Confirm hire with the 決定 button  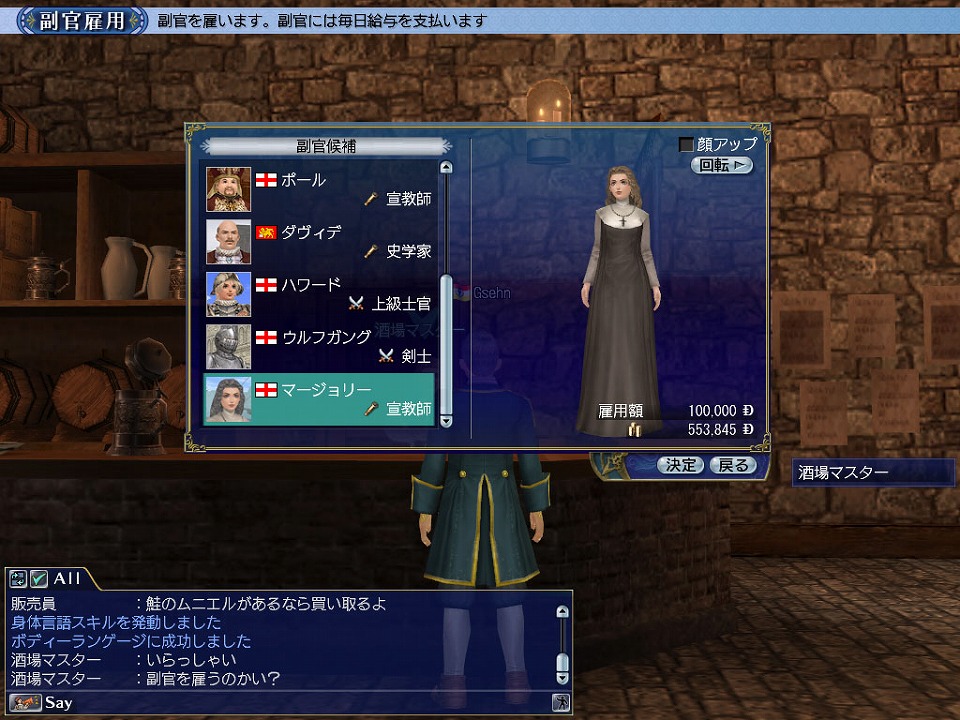tap(681, 465)
